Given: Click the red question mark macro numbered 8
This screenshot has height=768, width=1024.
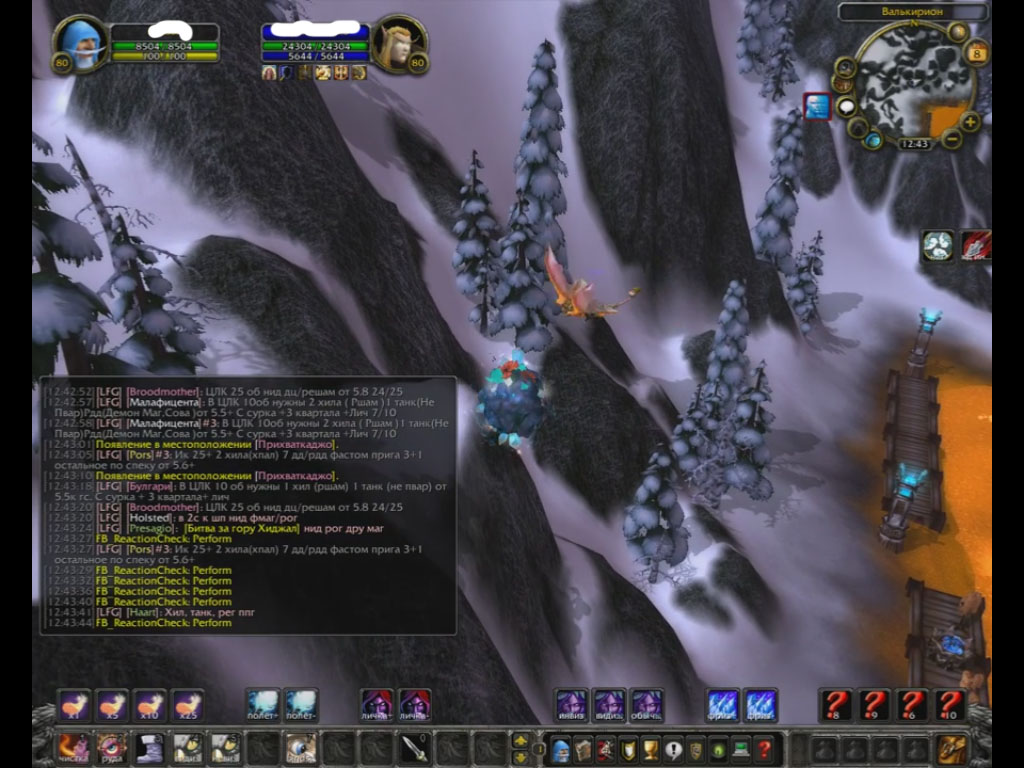Looking at the screenshot, I should (x=835, y=705).
